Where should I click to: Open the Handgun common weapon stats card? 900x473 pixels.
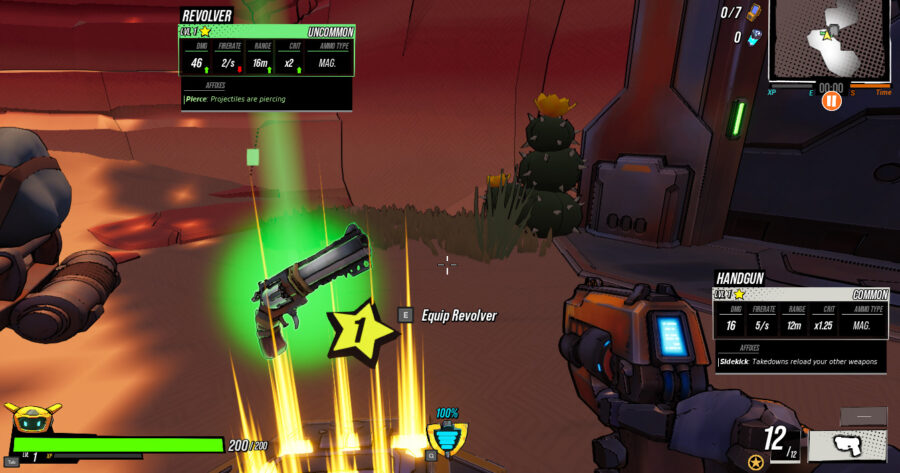coord(799,321)
